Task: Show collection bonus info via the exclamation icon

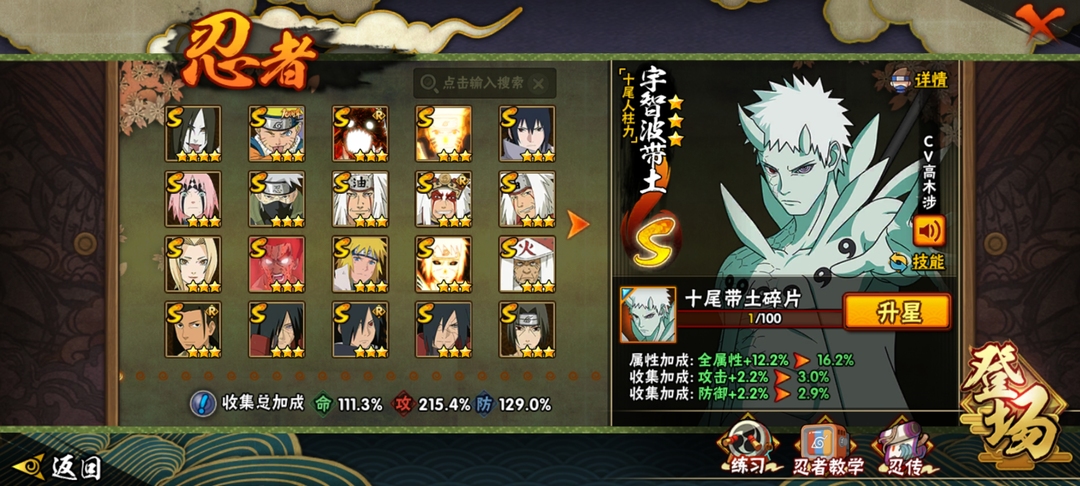Action: [x=204, y=404]
